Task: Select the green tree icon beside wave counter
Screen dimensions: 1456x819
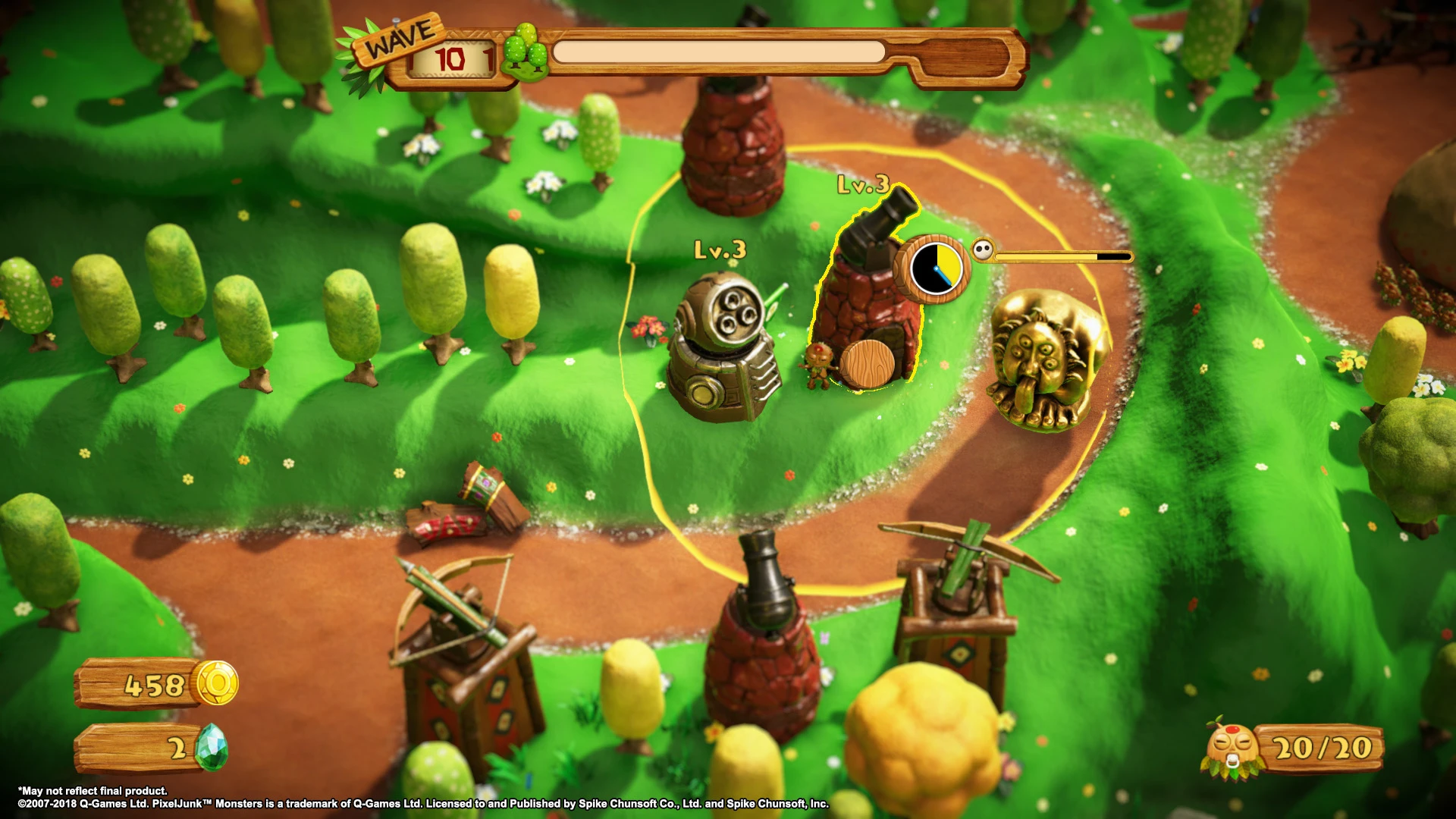Action: [x=525, y=55]
